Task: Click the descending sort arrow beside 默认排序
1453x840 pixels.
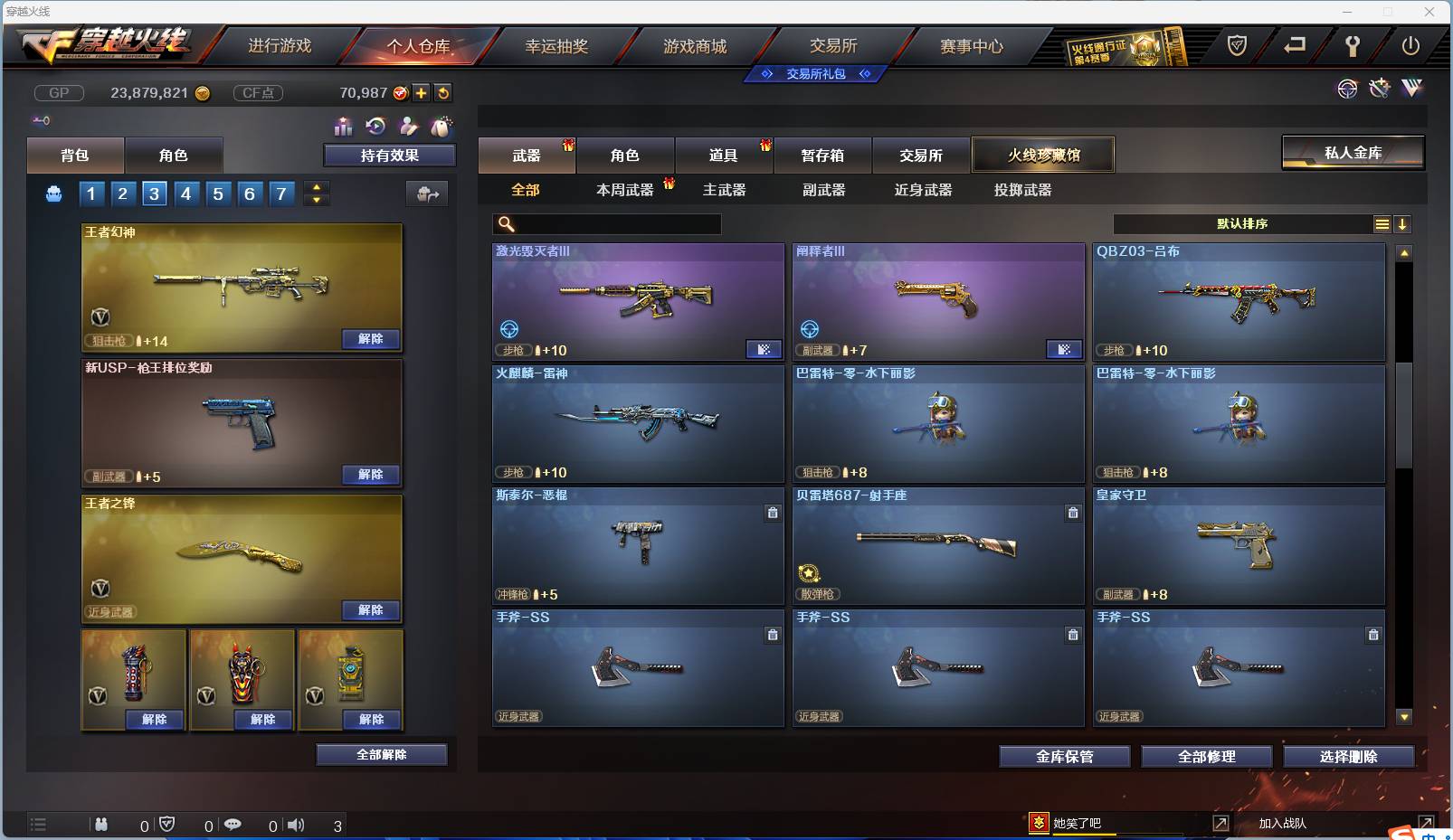Action: [x=1403, y=223]
